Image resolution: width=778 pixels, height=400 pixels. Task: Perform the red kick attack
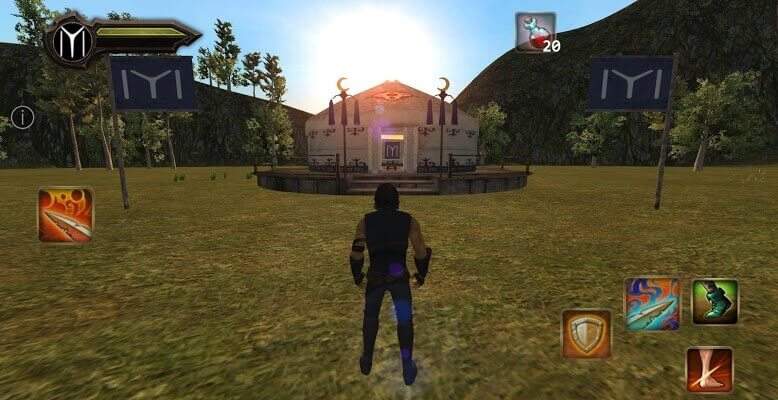coord(709,369)
